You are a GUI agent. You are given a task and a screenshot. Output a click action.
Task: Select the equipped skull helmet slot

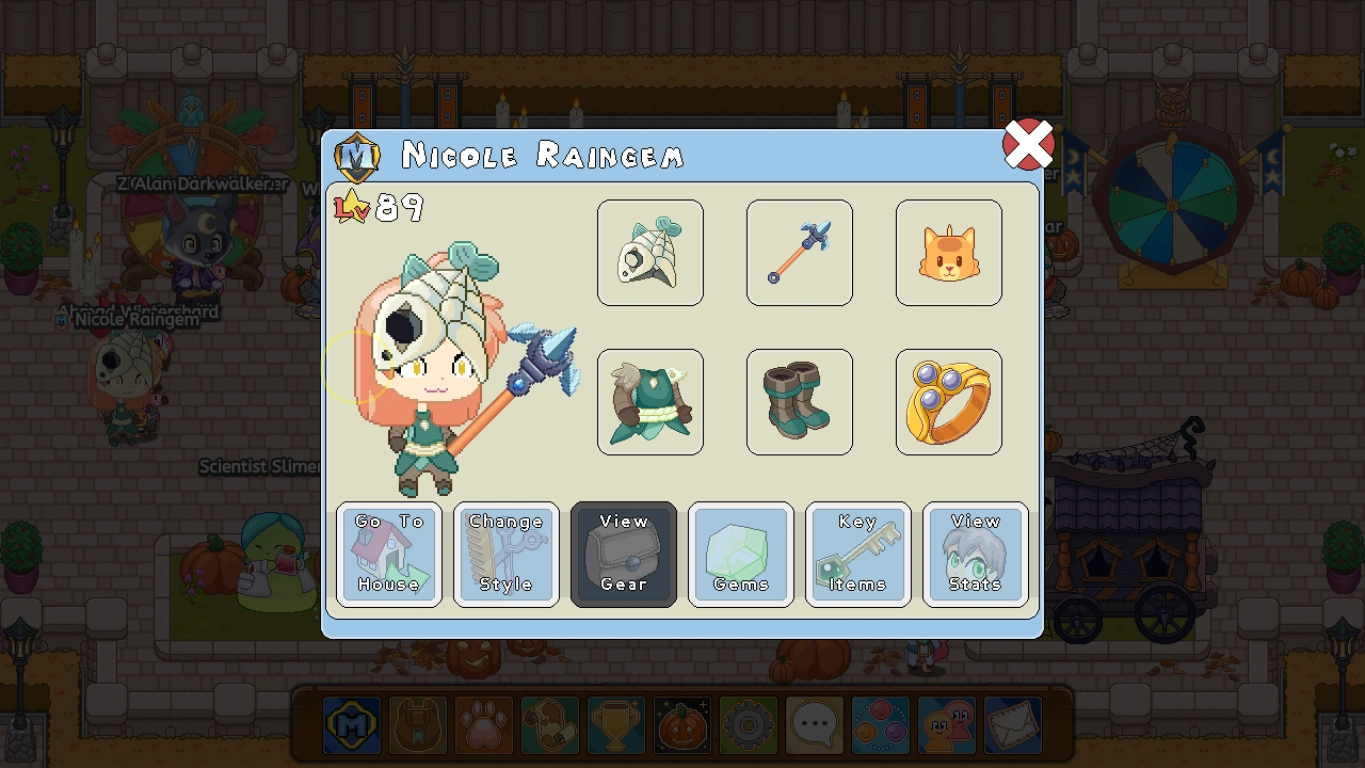[x=650, y=252]
